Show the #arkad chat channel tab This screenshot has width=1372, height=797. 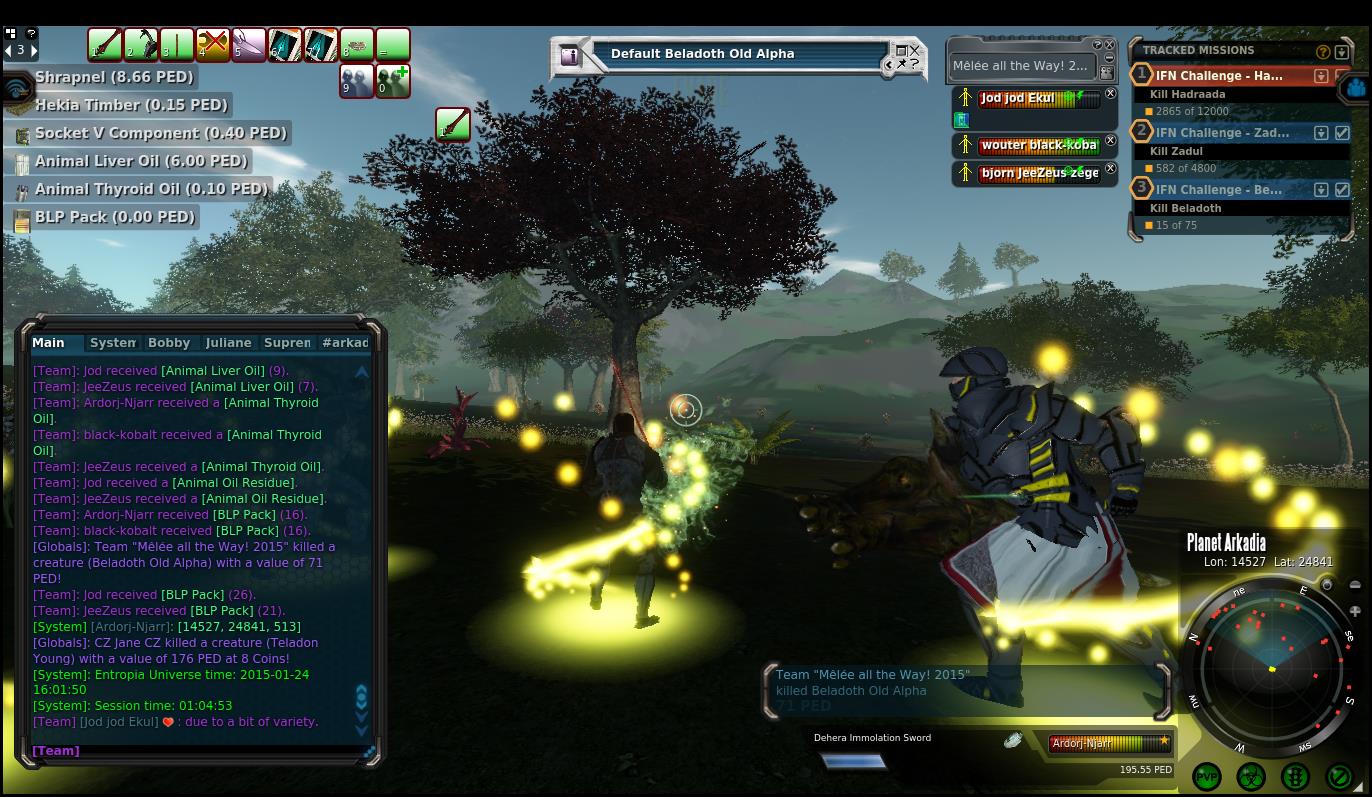point(345,342)
